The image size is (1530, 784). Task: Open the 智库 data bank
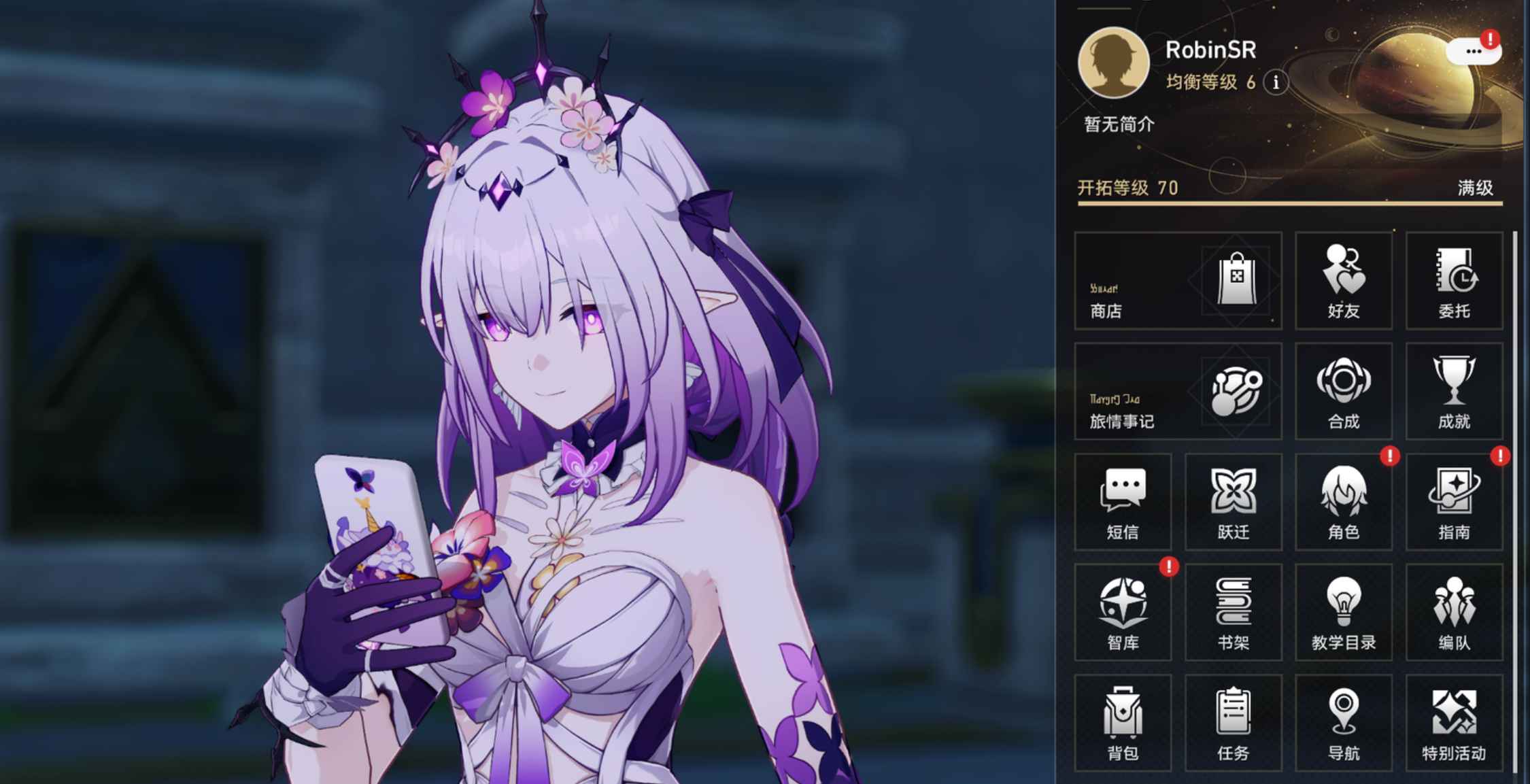coord(1122,612)
